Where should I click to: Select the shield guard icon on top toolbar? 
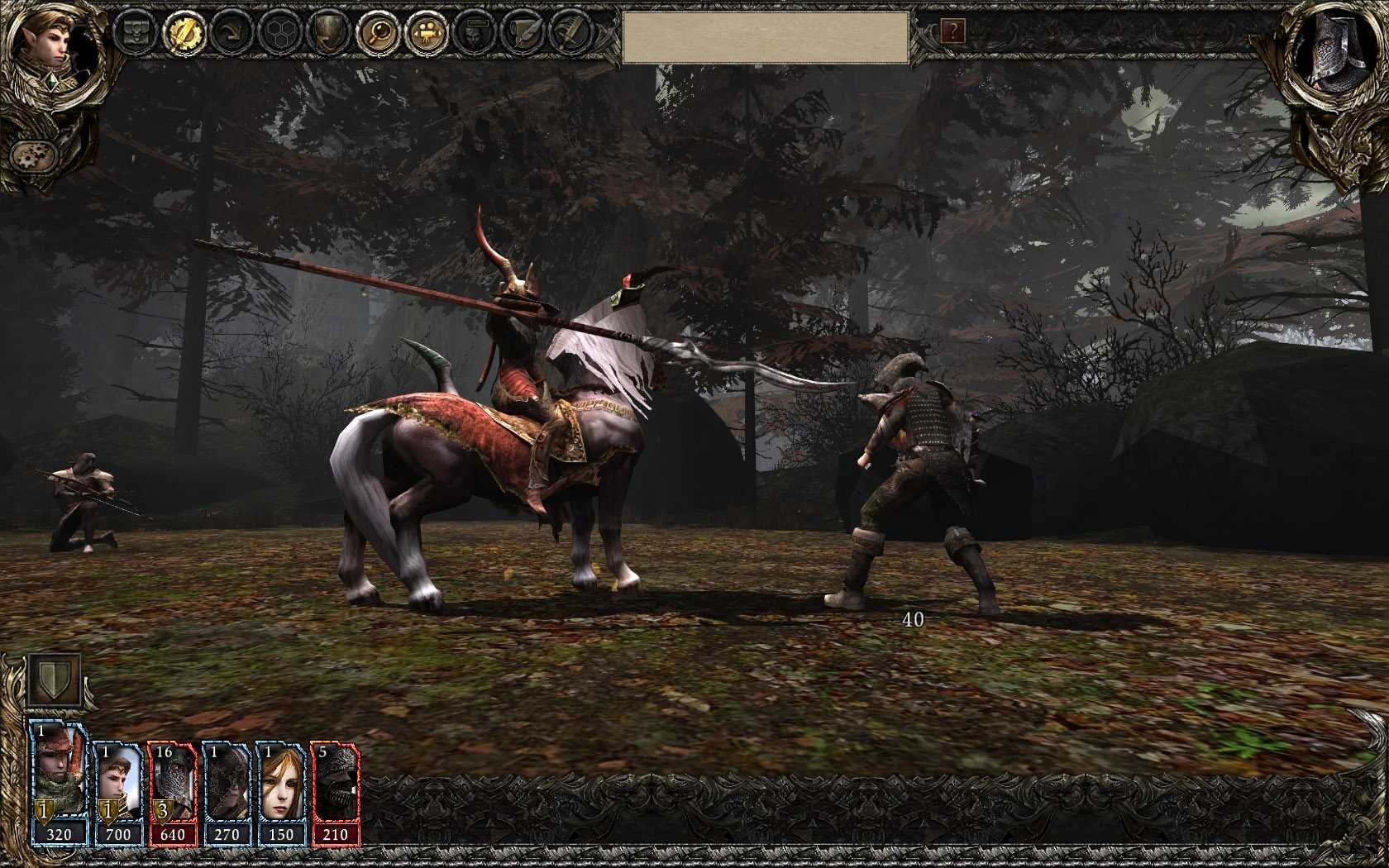click(327, 33)
